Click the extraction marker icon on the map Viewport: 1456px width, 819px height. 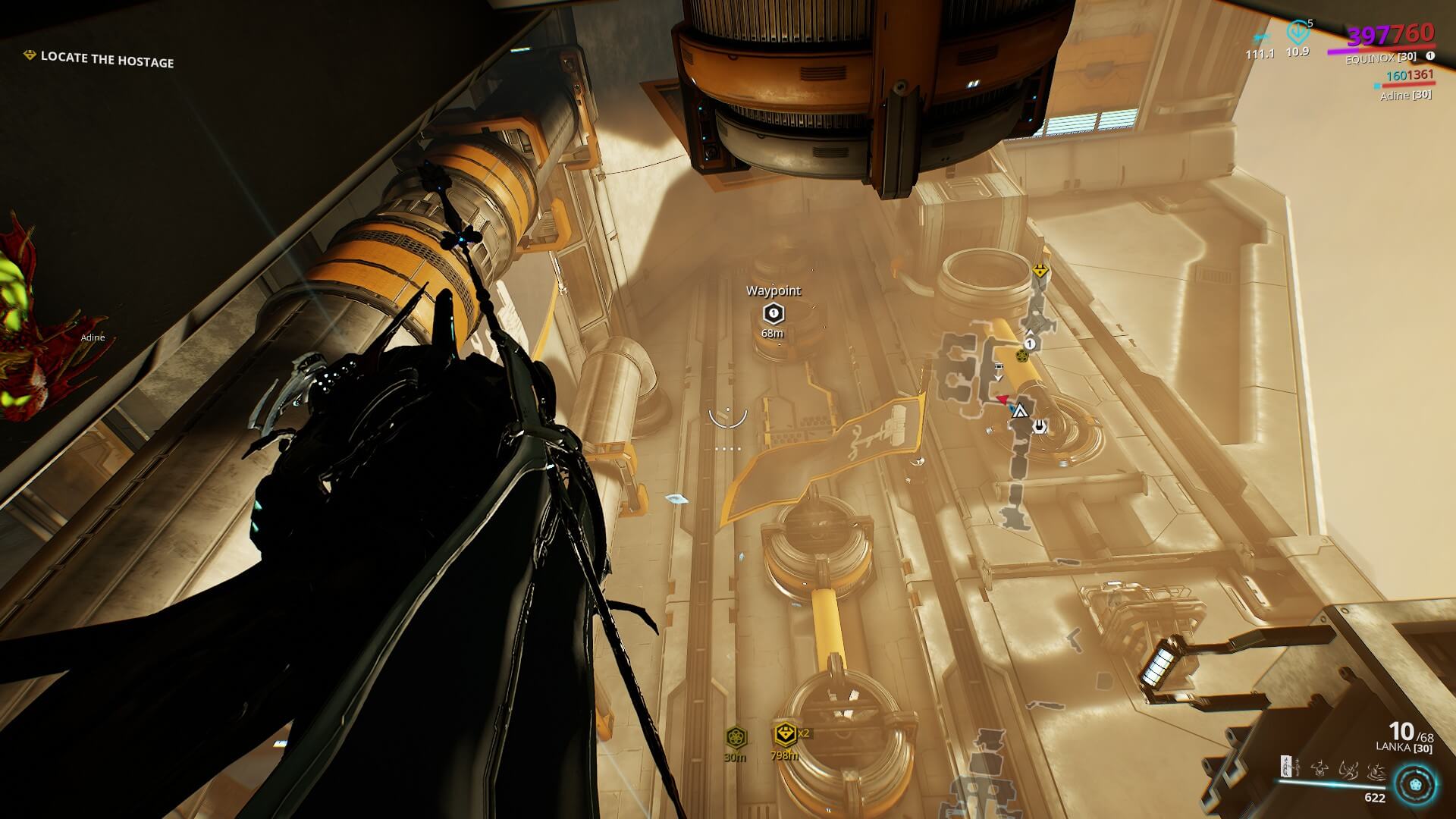1039,426
